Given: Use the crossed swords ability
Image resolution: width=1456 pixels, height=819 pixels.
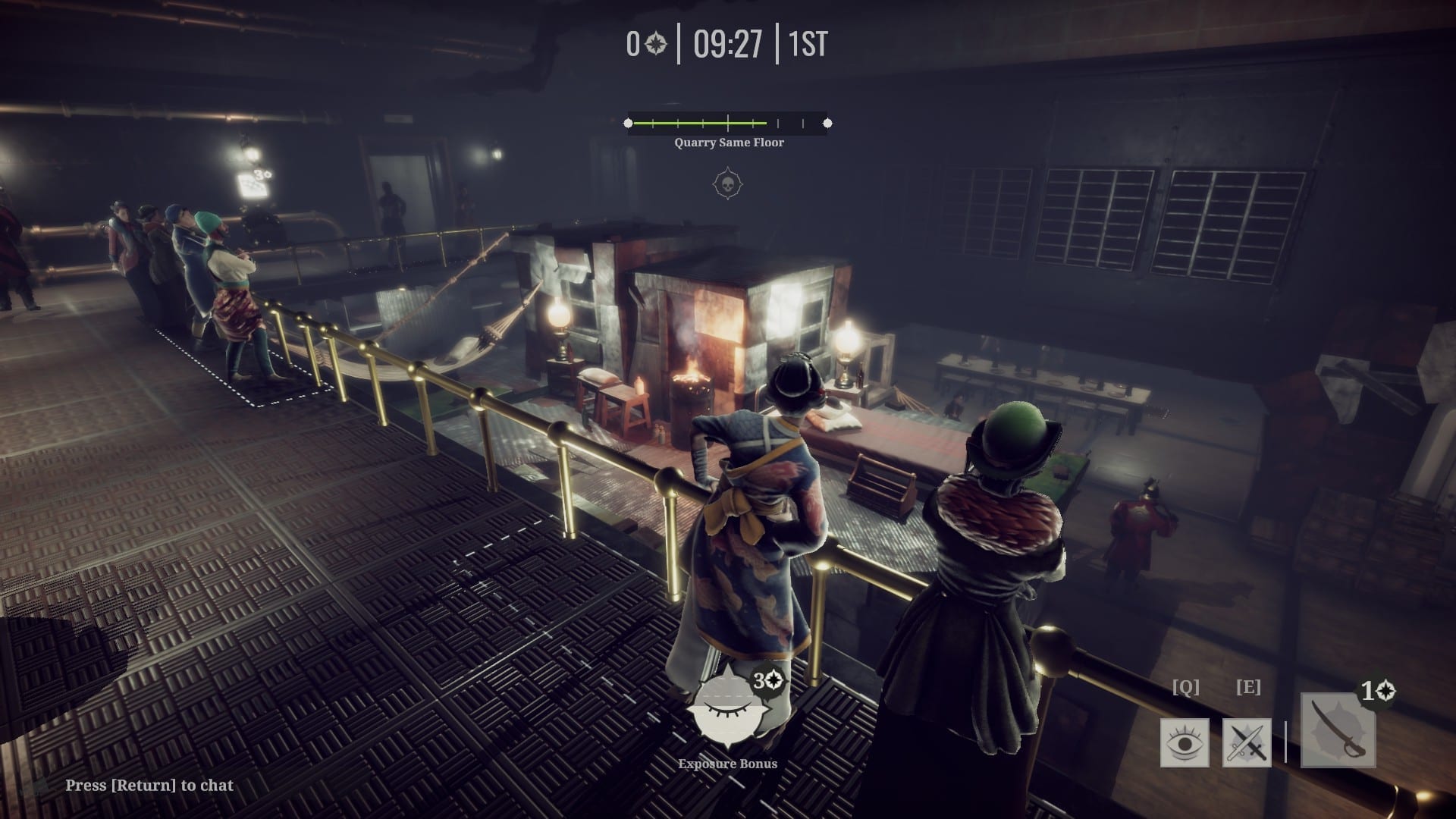Looking at the screenshot, I should [1247, 742].
